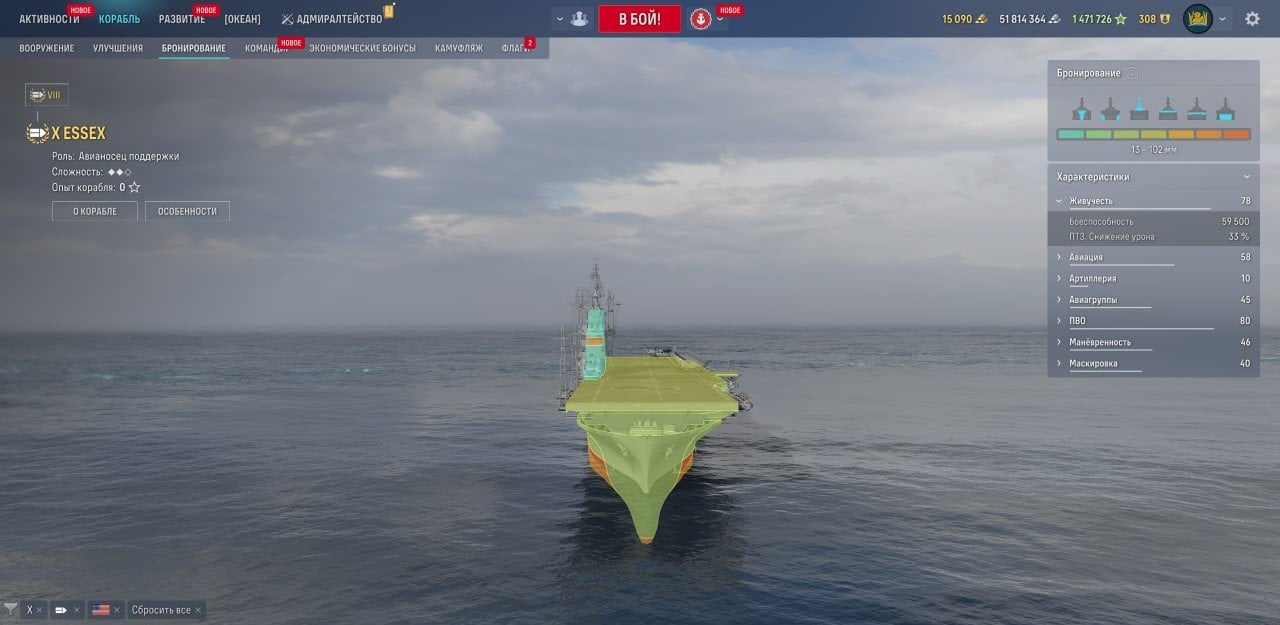Screen dimensions: 1280x625
Task: Switch to the Камуфляж tab
Action: 459,48
